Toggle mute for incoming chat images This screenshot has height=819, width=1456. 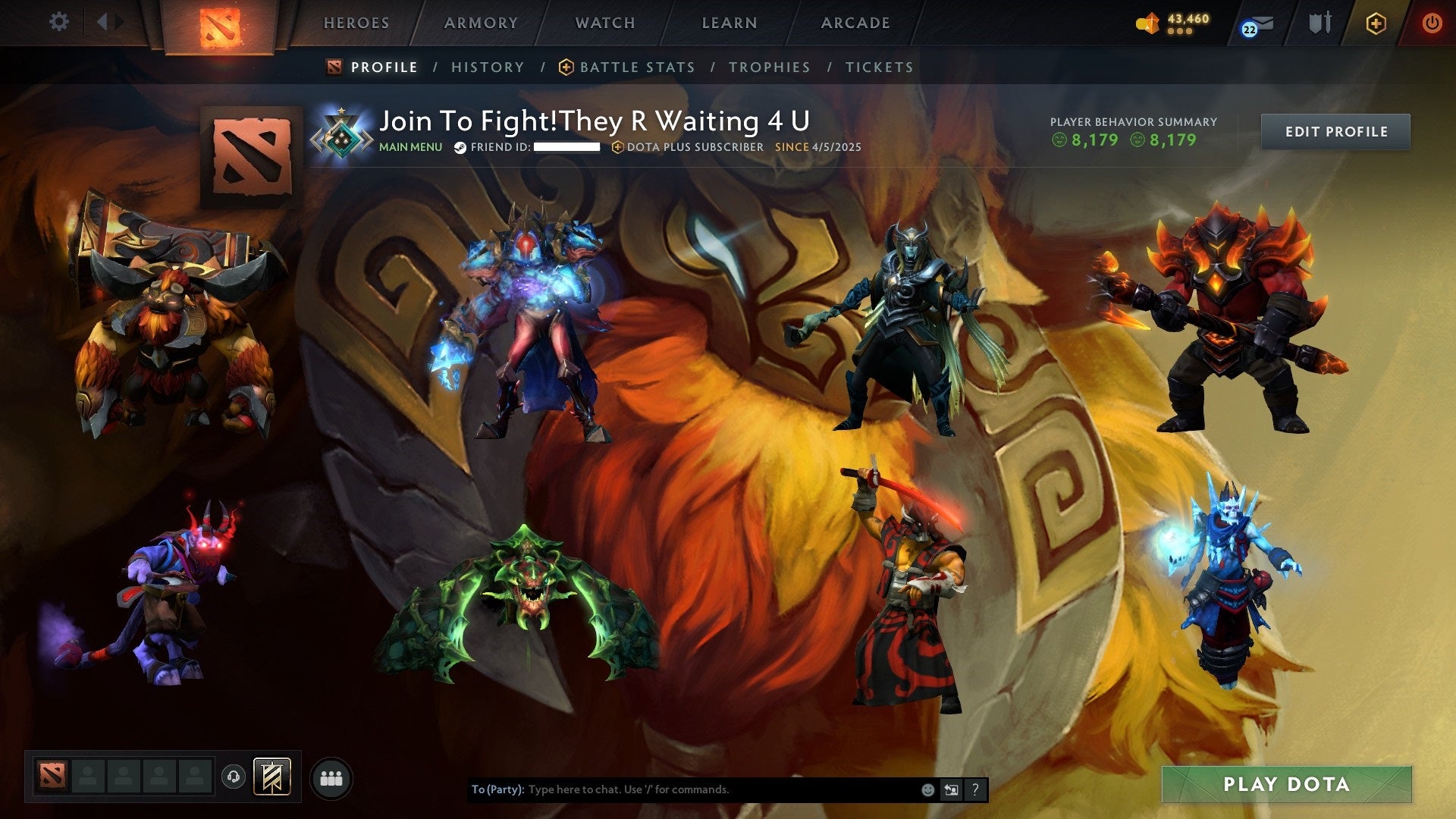pos(950,789)
